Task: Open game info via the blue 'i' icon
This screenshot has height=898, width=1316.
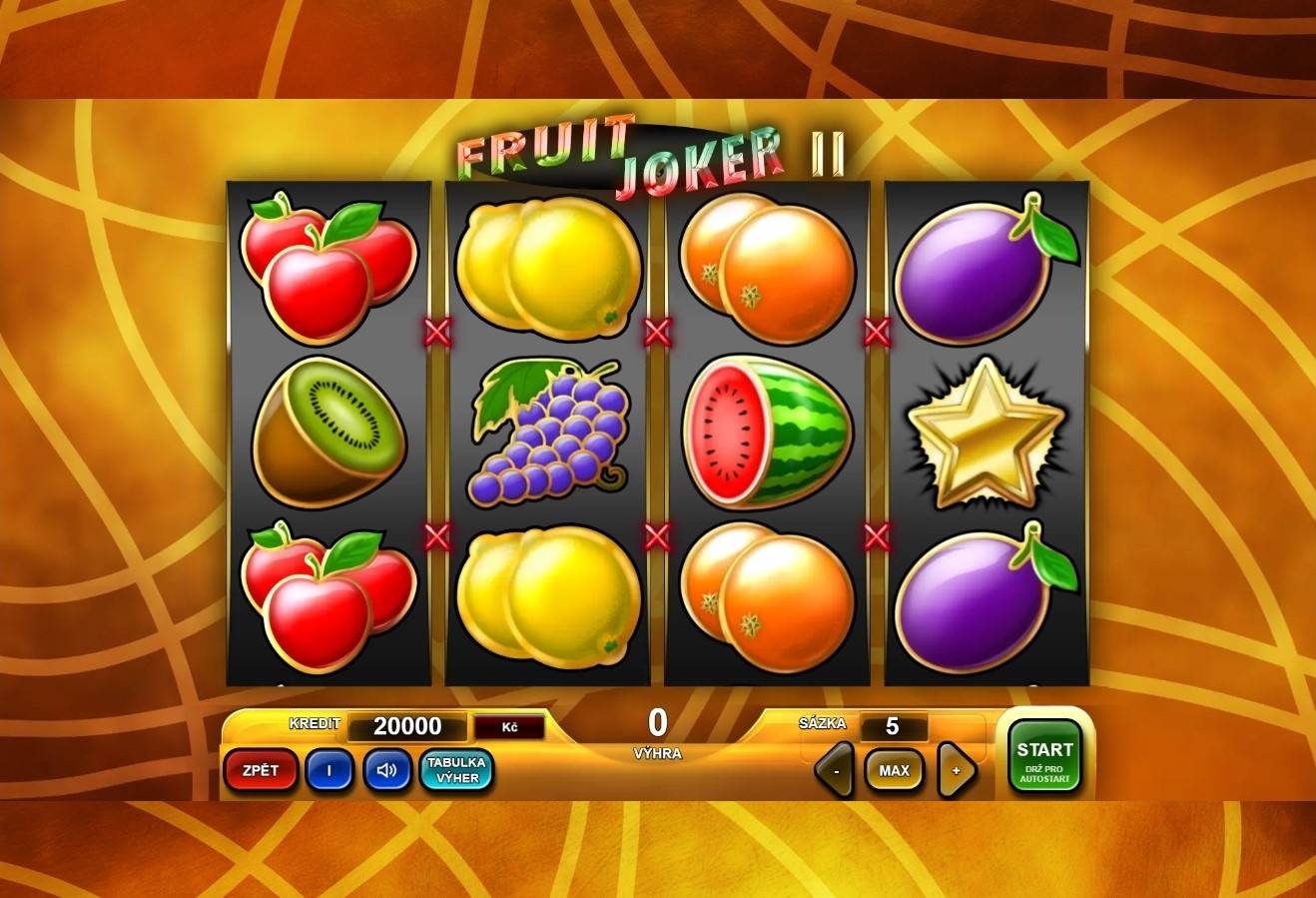Action: [x=329, y=769]
